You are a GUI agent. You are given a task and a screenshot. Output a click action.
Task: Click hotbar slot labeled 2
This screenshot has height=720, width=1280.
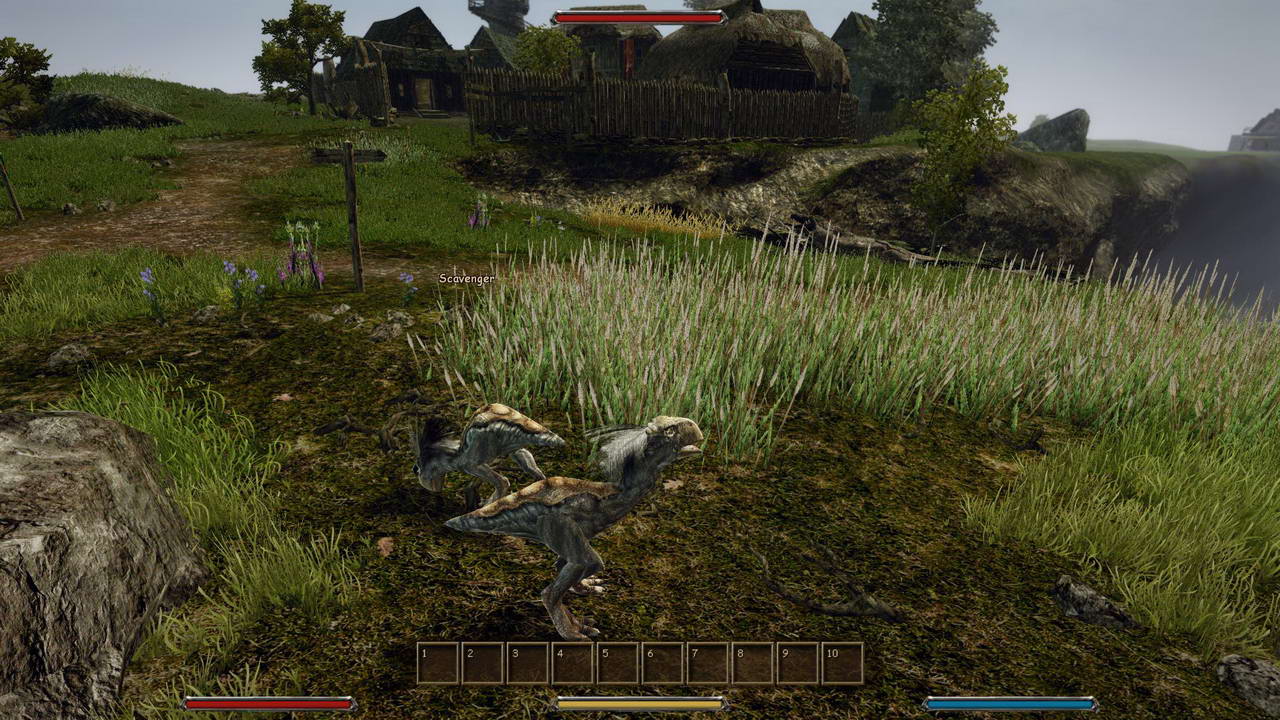coord(483,663)
